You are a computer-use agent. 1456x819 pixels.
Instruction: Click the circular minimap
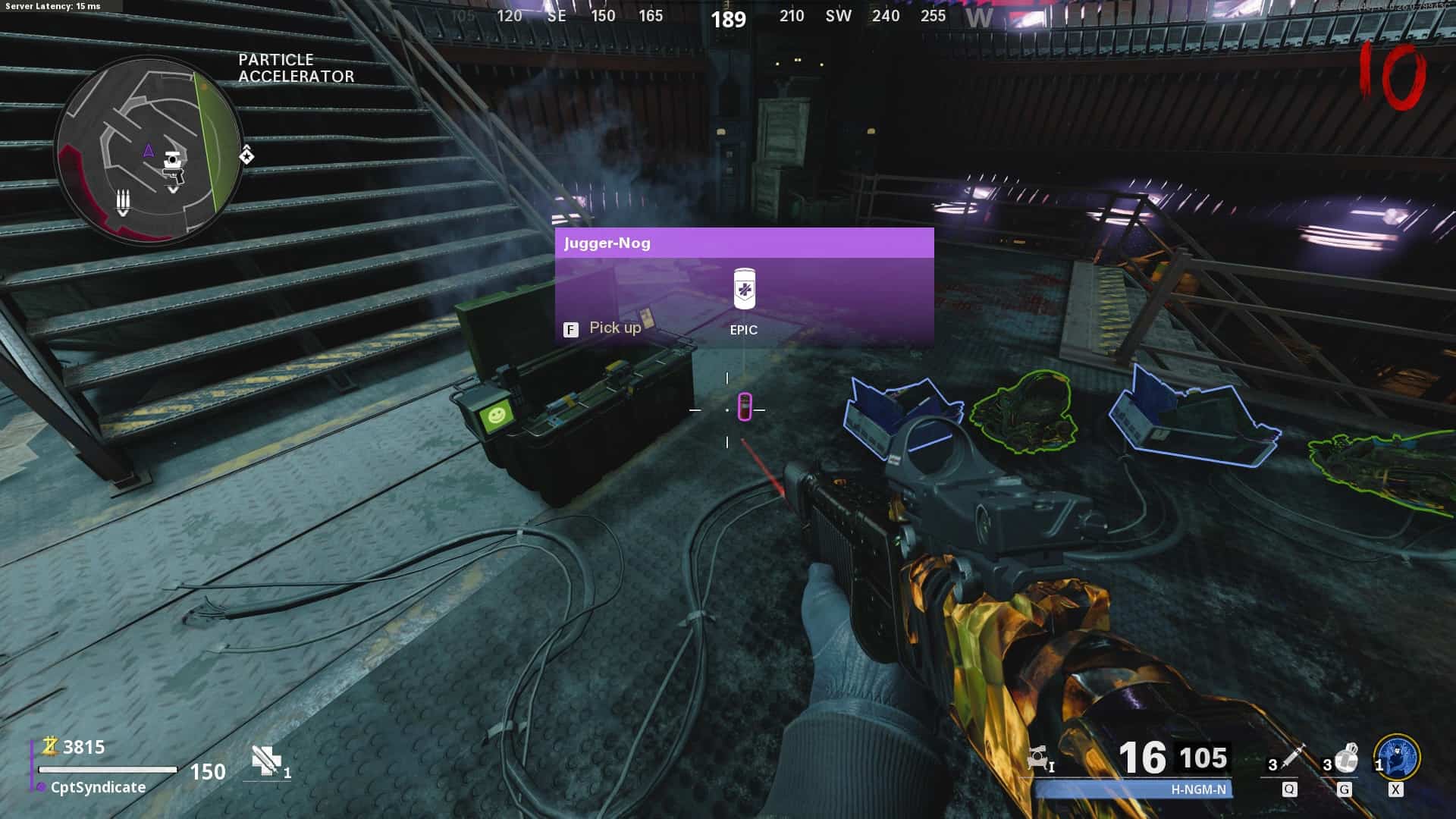(149, 150)
